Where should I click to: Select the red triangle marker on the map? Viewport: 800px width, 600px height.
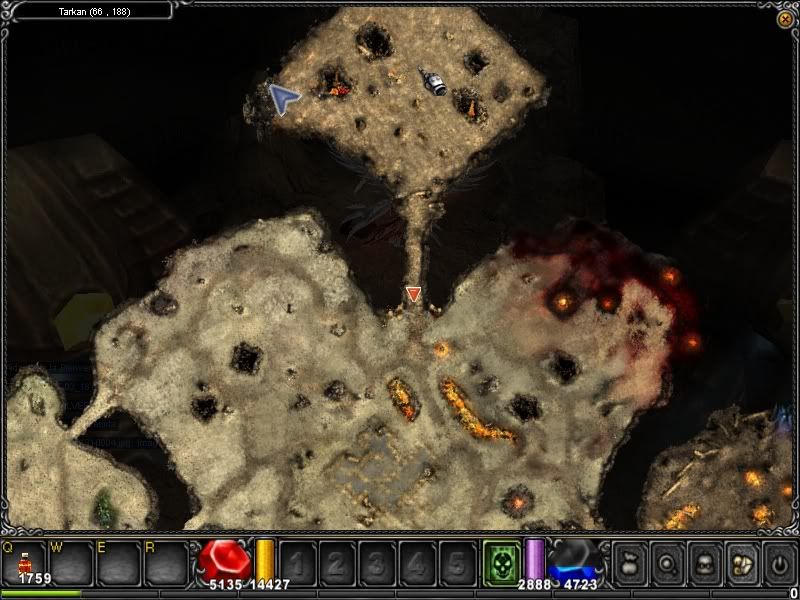[414, 294]
